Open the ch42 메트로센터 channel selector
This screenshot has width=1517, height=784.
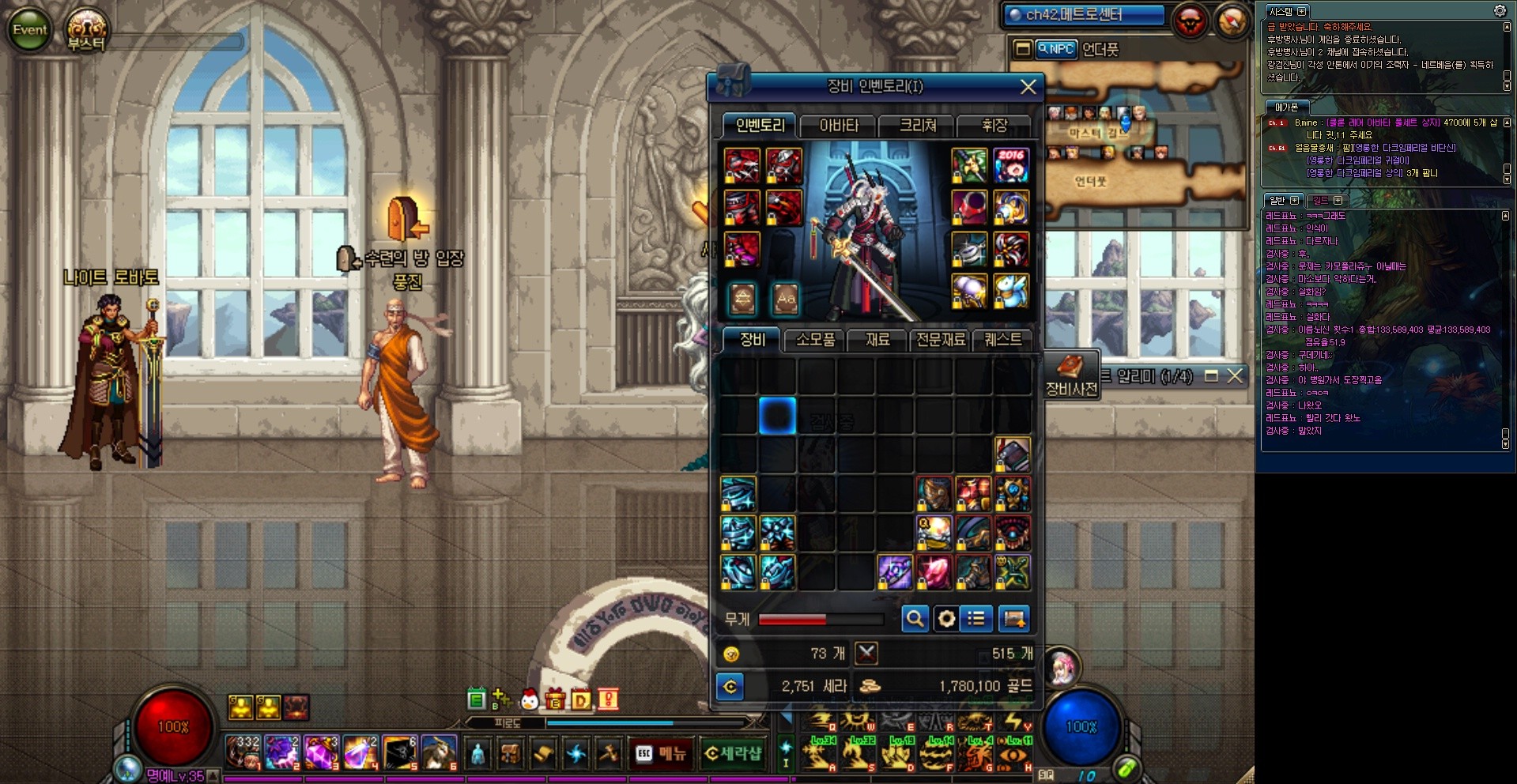point(1085,15)
